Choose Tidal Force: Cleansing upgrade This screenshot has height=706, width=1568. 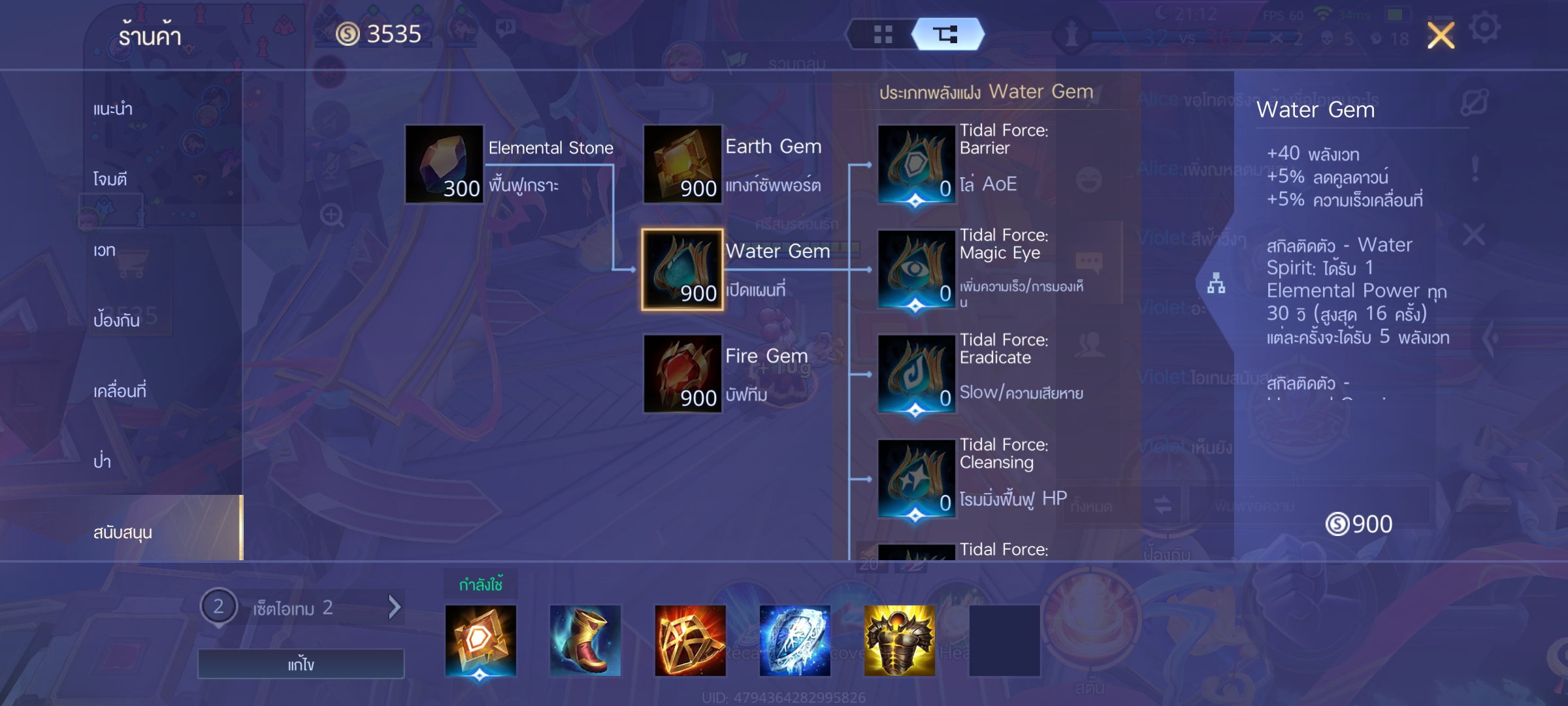coord(916,479)
